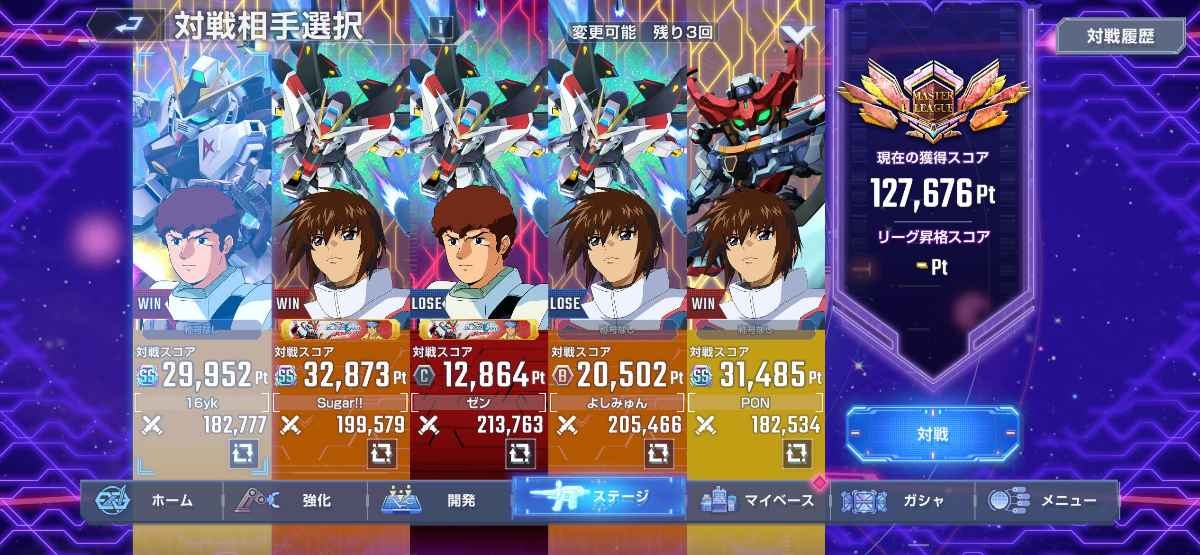This screenshot has height=555, width=1200.
Task: Open the ガシャ gacha tab
Action: [902, 500]
